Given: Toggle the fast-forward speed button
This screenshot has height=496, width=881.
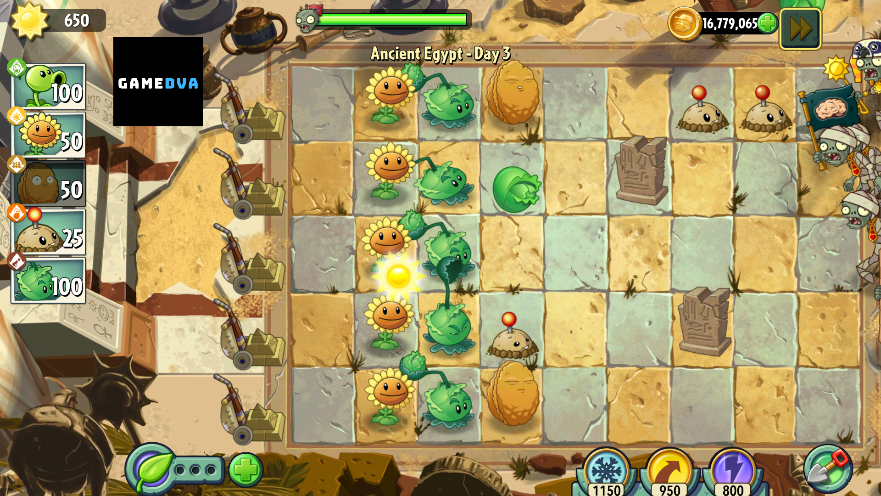Looking at the screenshot, I should click(800, 28).
